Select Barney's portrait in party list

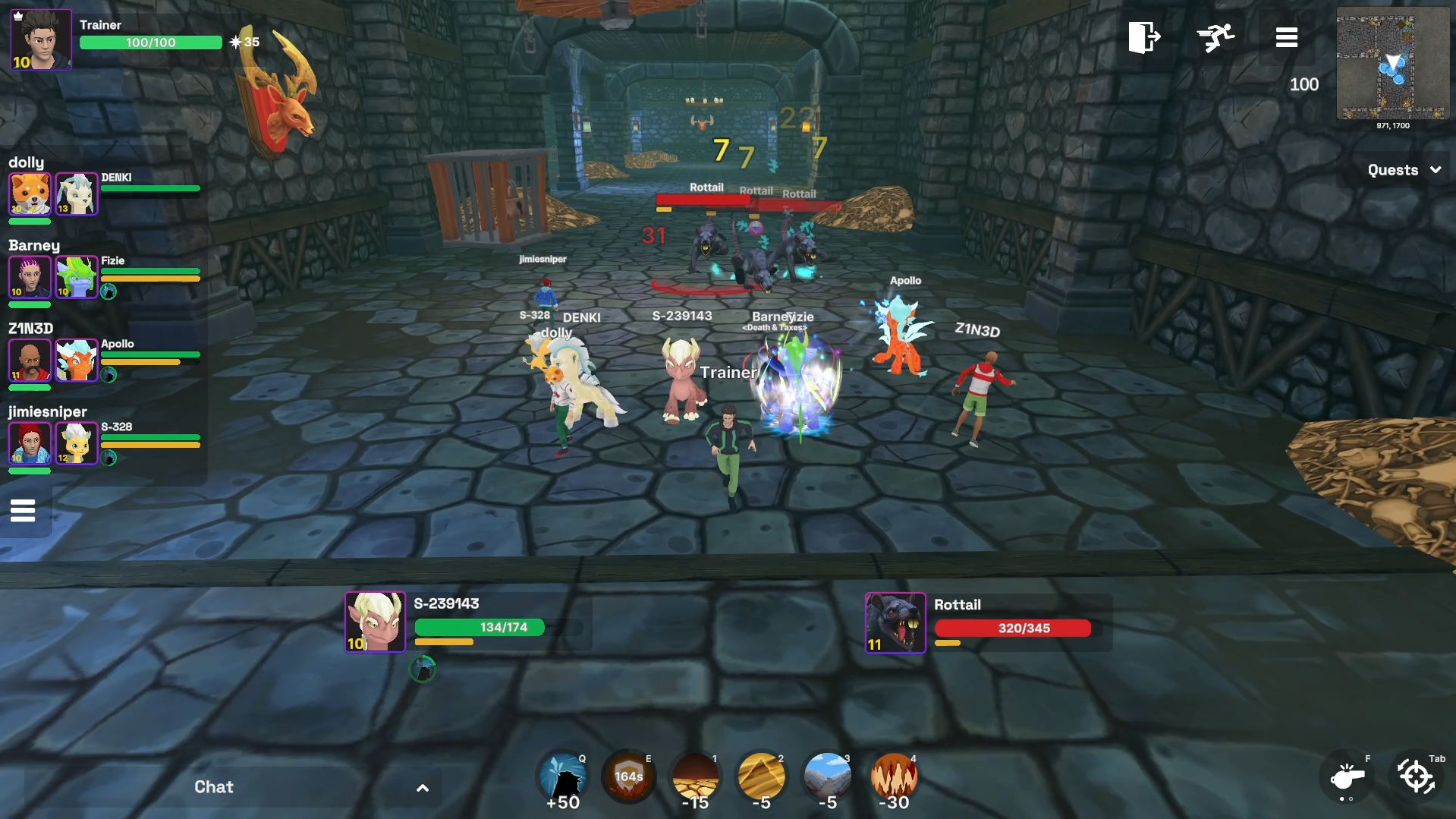pyautogui.click(x=30, y=276)
